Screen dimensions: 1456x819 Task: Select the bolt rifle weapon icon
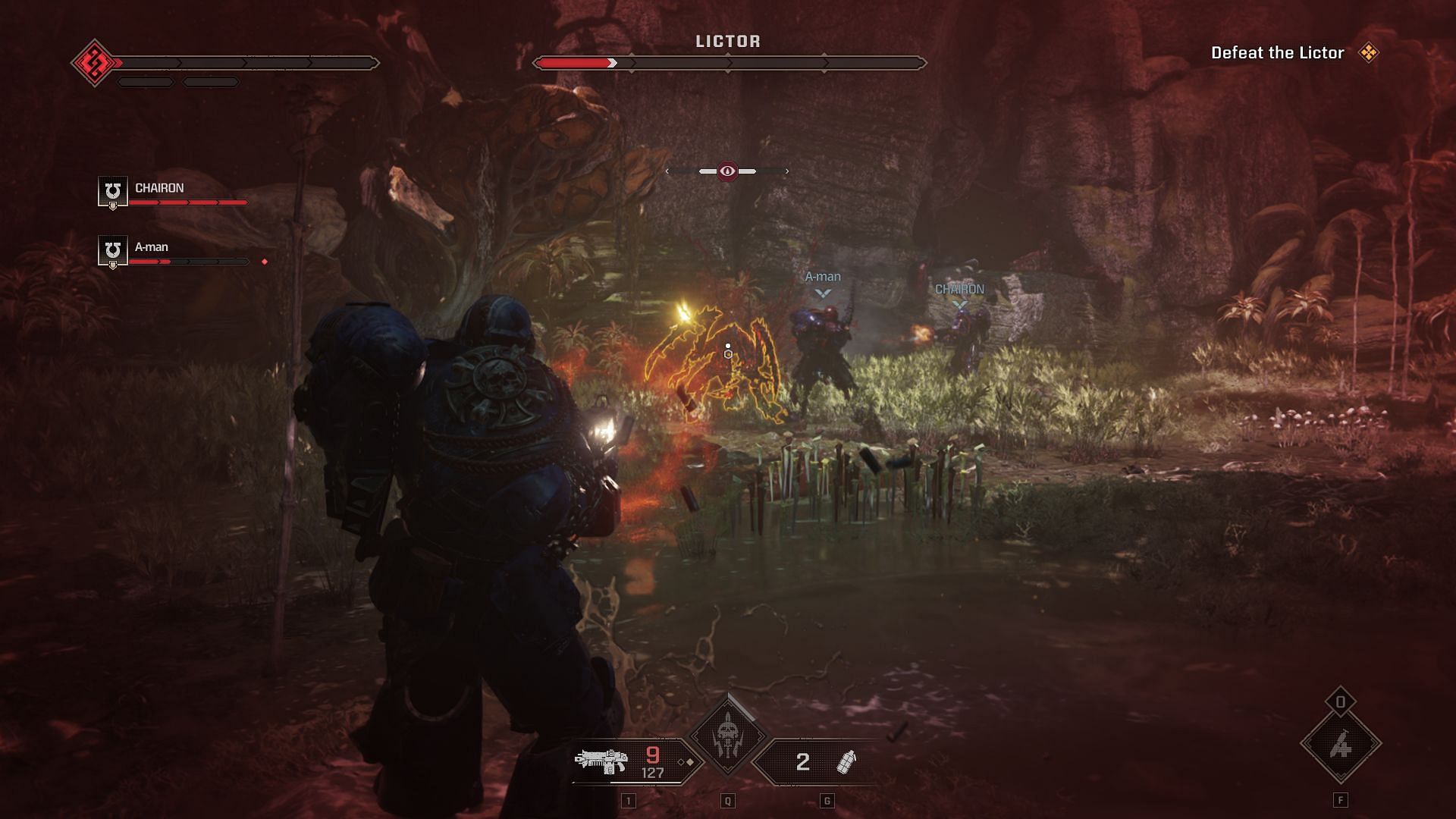601,761
